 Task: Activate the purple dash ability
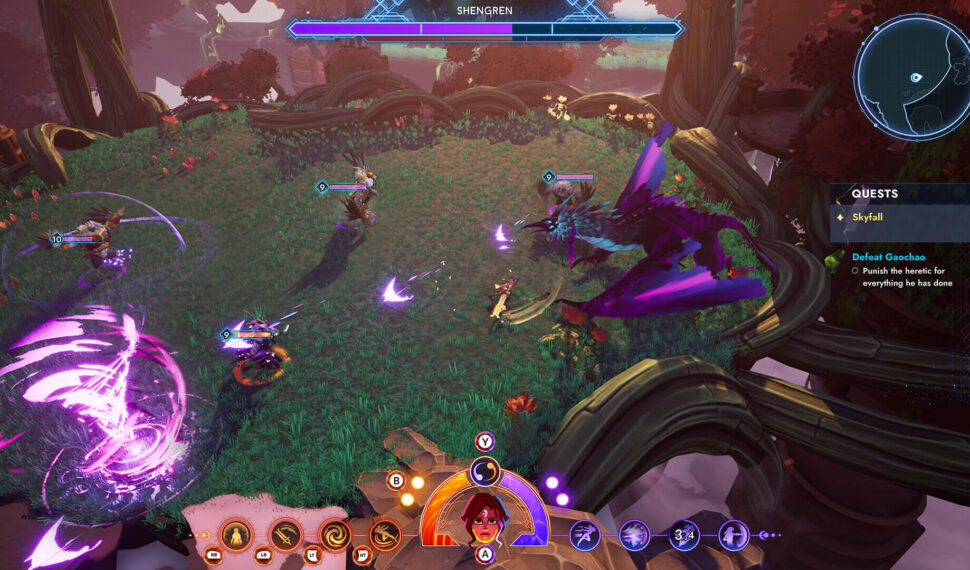585,535
